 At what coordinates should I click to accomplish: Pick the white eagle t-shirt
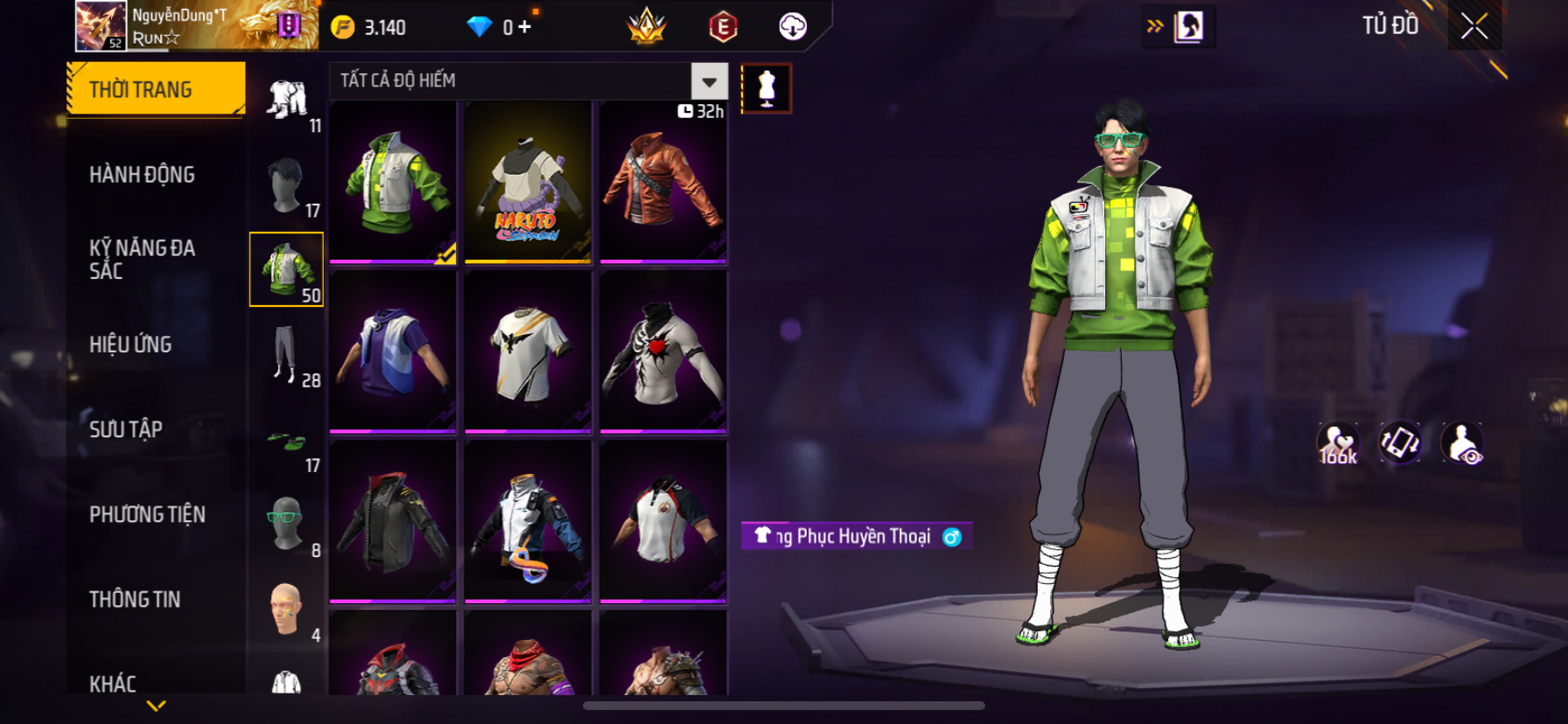tap(528, 352)
